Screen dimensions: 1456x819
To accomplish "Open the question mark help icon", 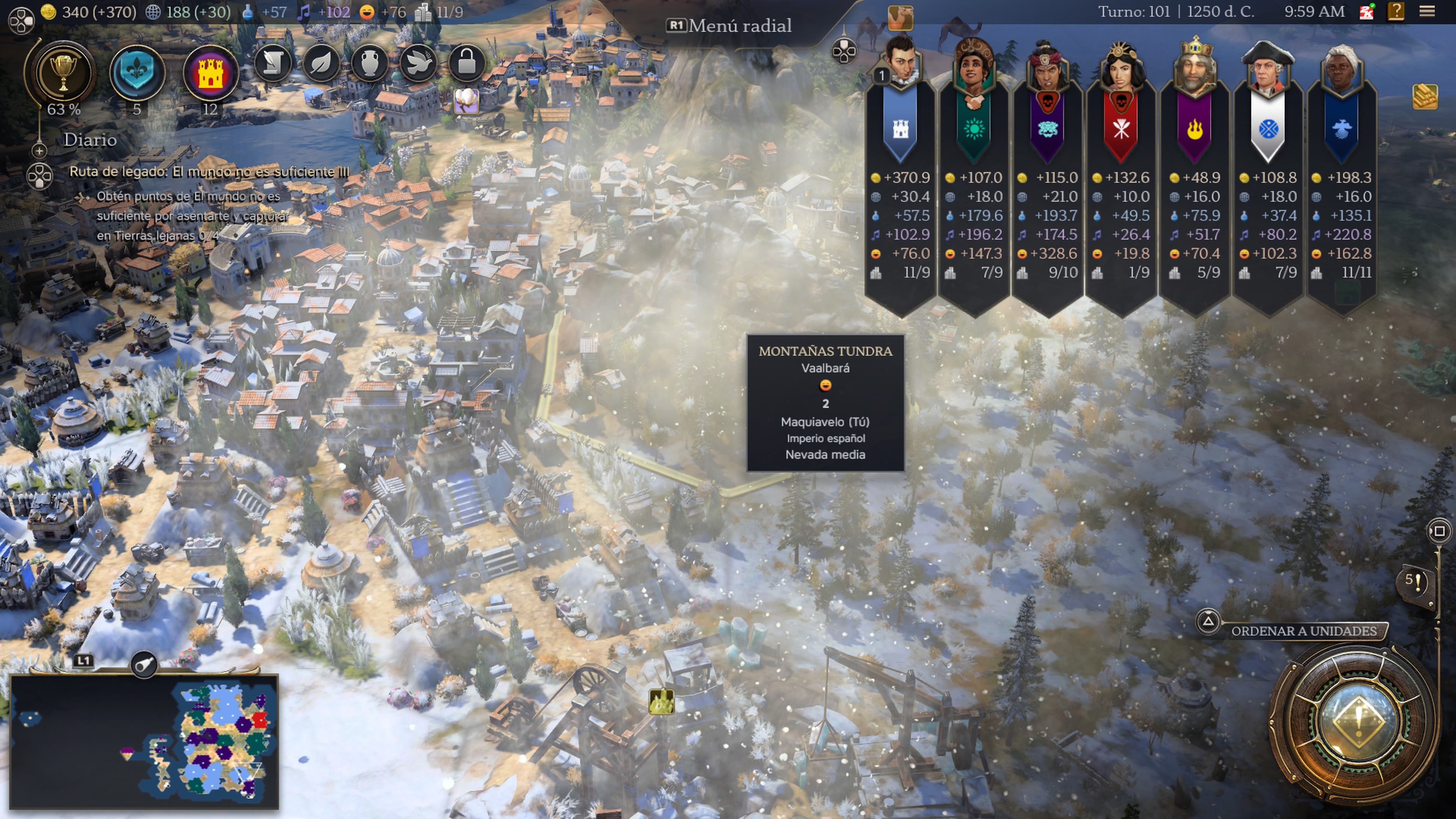I will pos(1395,11).
